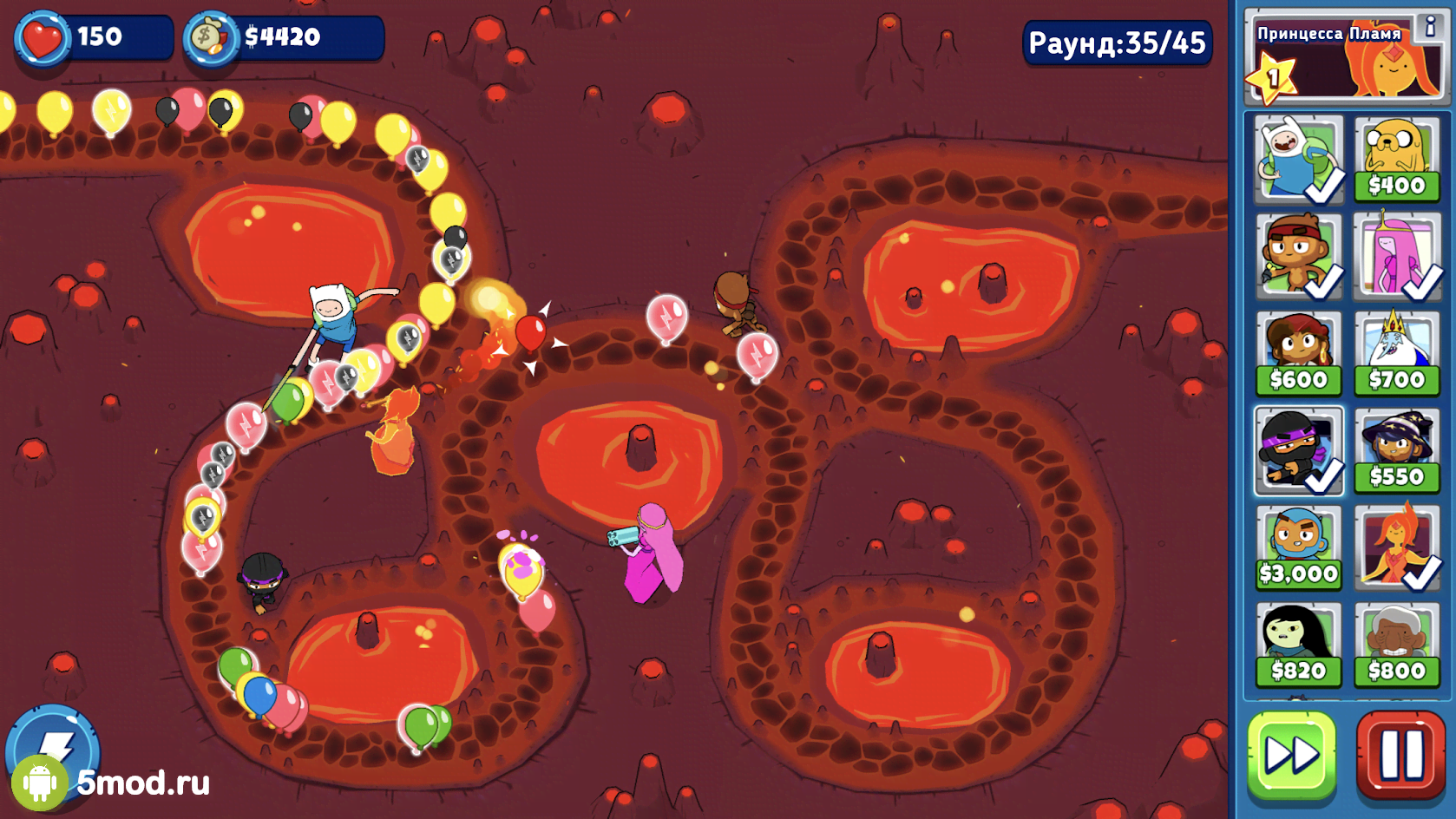Select Finn in the character panel
The height and width of the screenshot is (819, 1456).
(1298, 160)
